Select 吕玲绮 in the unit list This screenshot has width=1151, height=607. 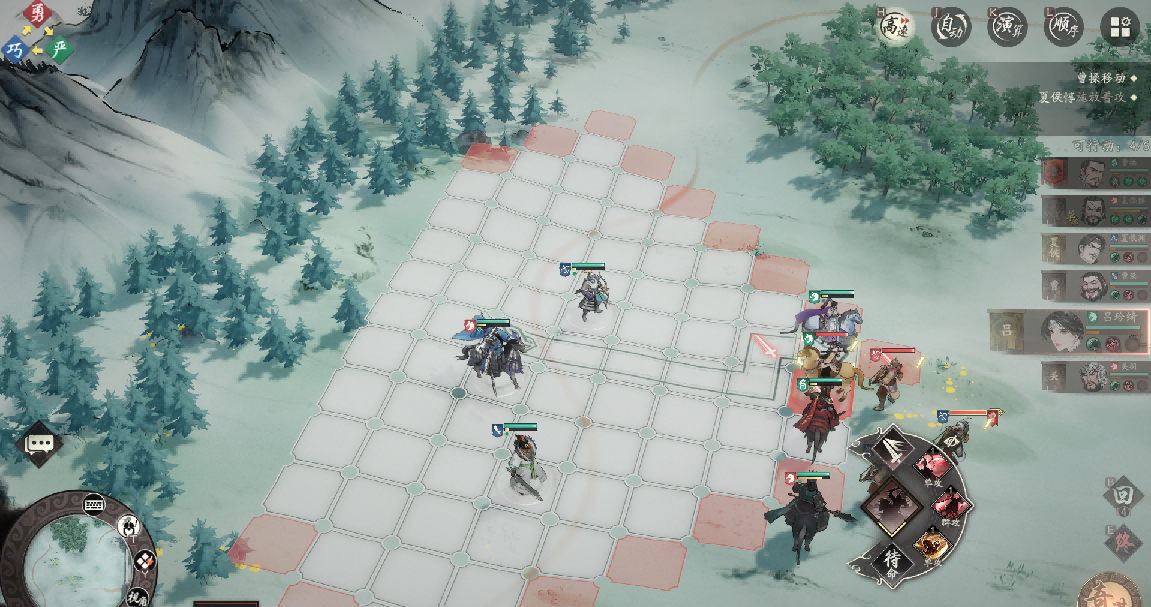point(1068,330)
